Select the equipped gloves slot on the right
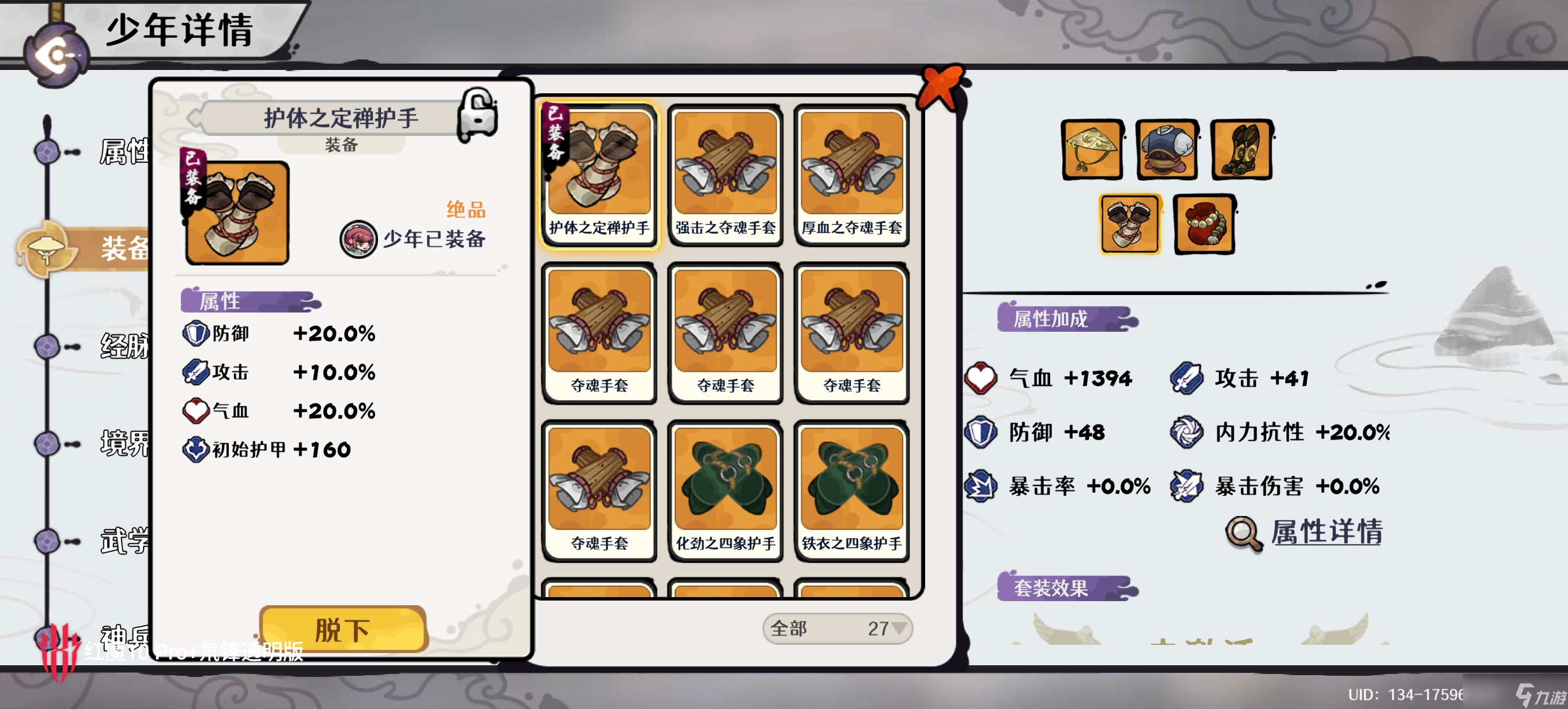 (x=1130, y=224)
